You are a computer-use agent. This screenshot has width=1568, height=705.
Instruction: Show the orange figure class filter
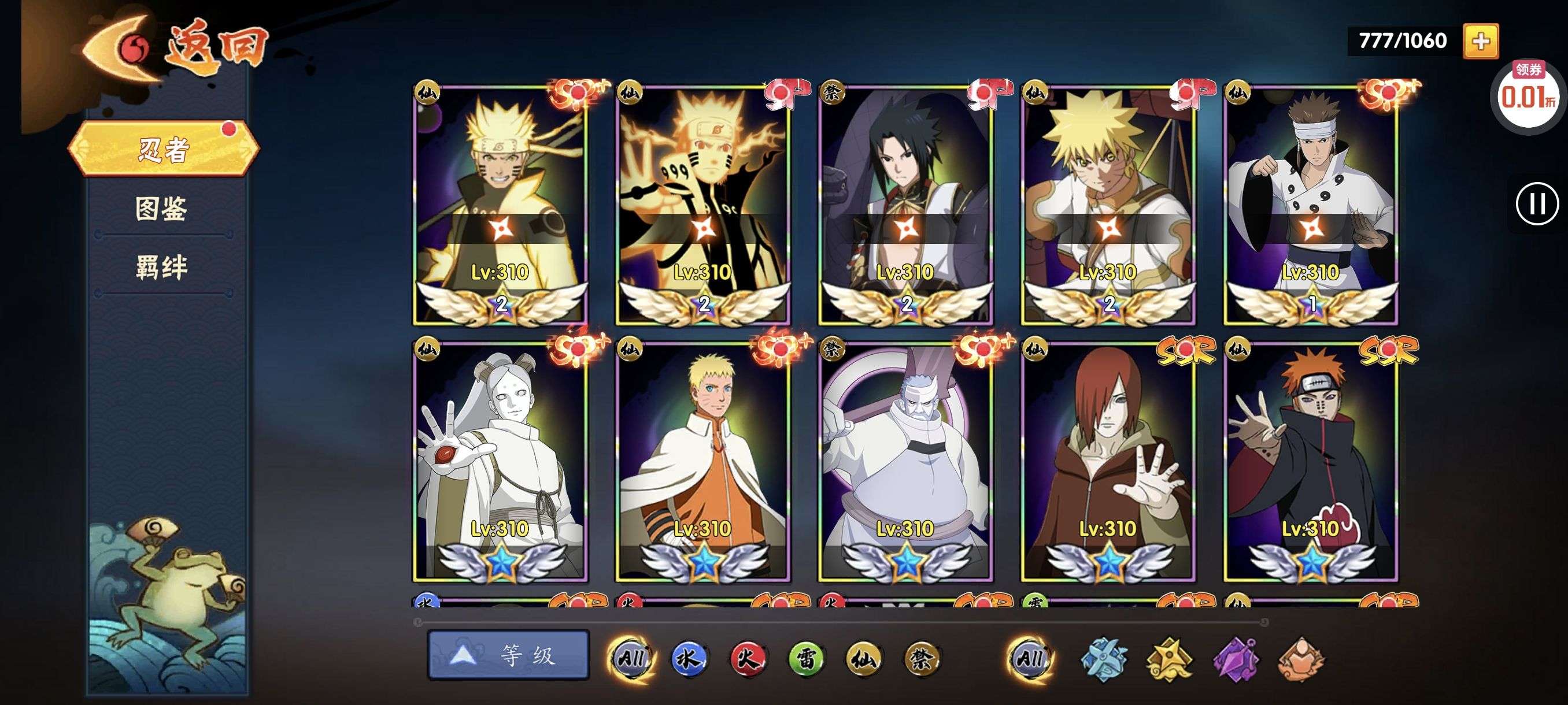(x=1301, y=658)
